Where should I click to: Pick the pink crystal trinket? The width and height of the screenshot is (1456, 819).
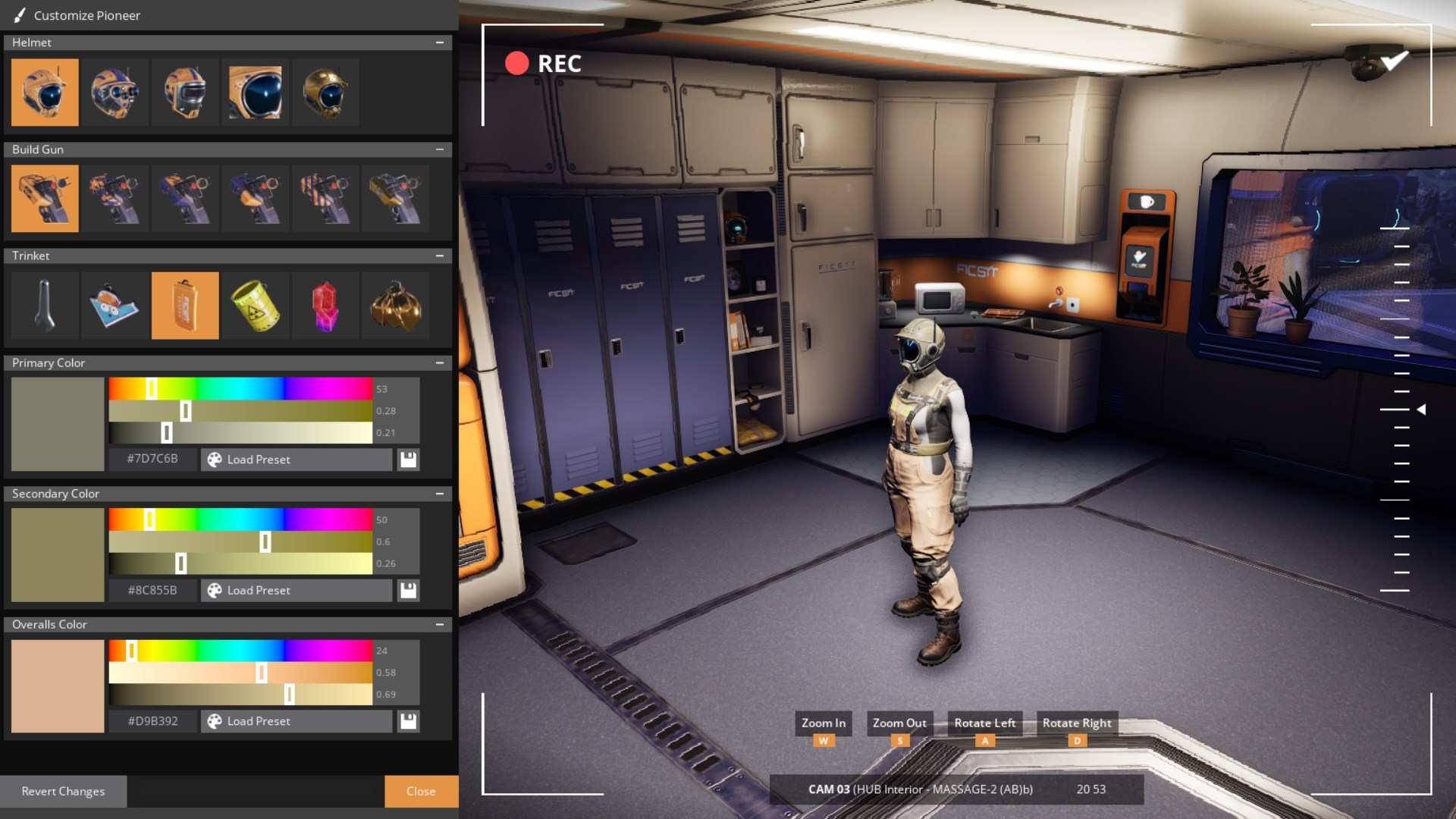[x=325, y=306]
